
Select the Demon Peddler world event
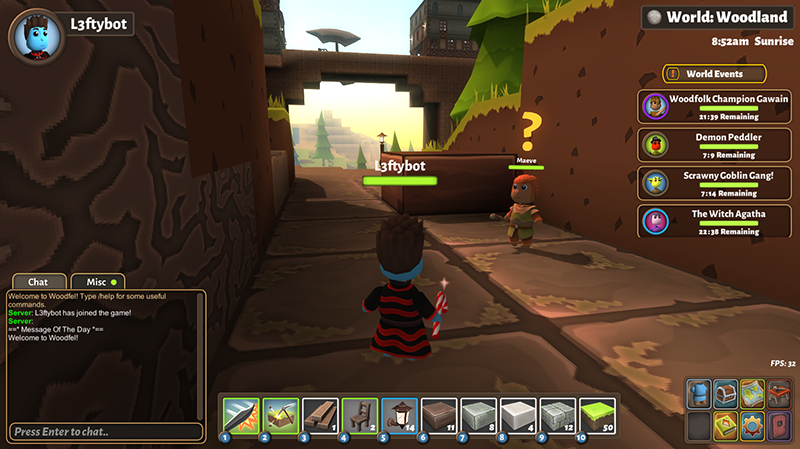click(x=701, y=143)
